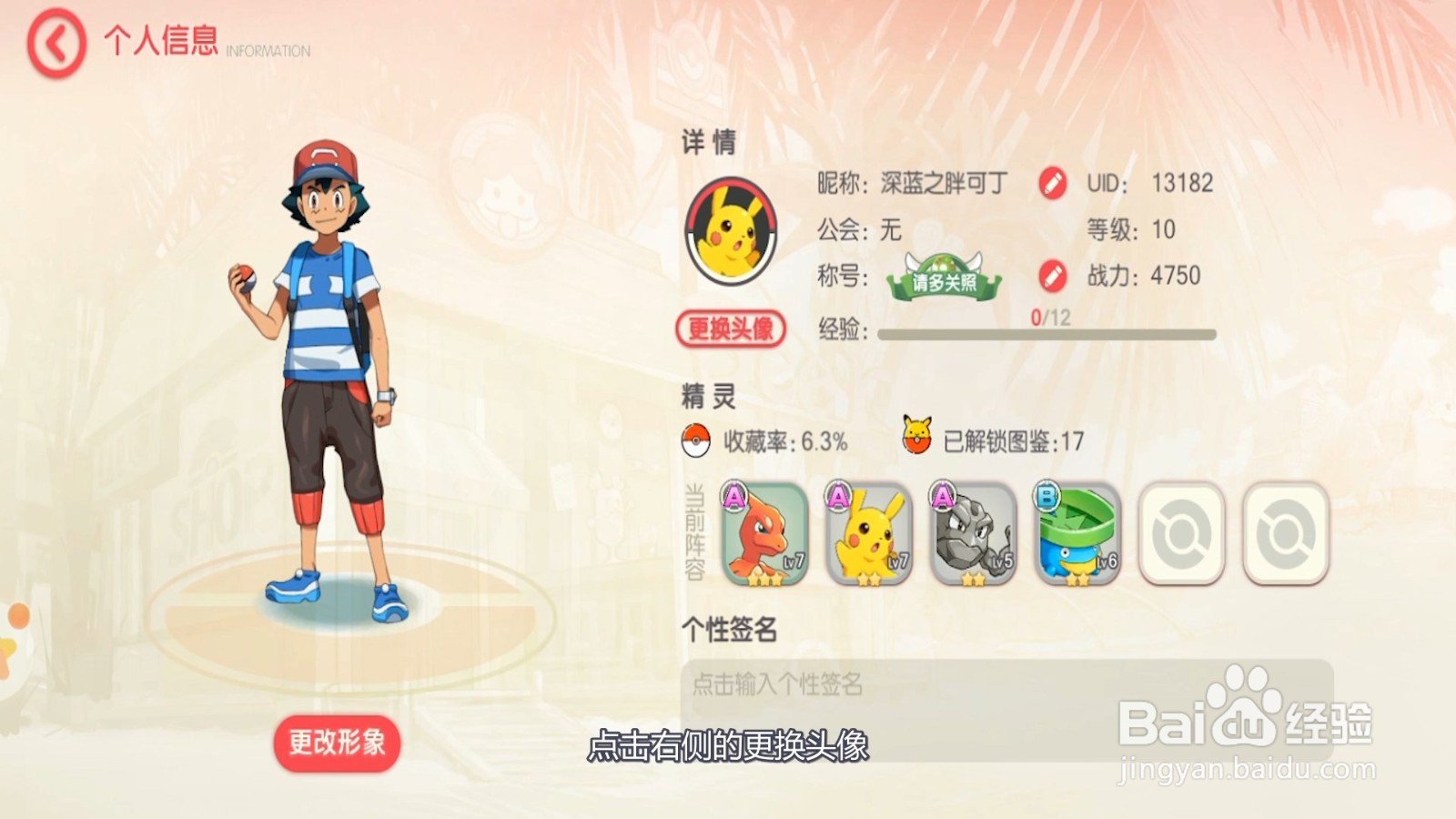This screenshot has width=1456, height=819.
Task: Click the 更改形象 button below the trainer
Action: 336,743
